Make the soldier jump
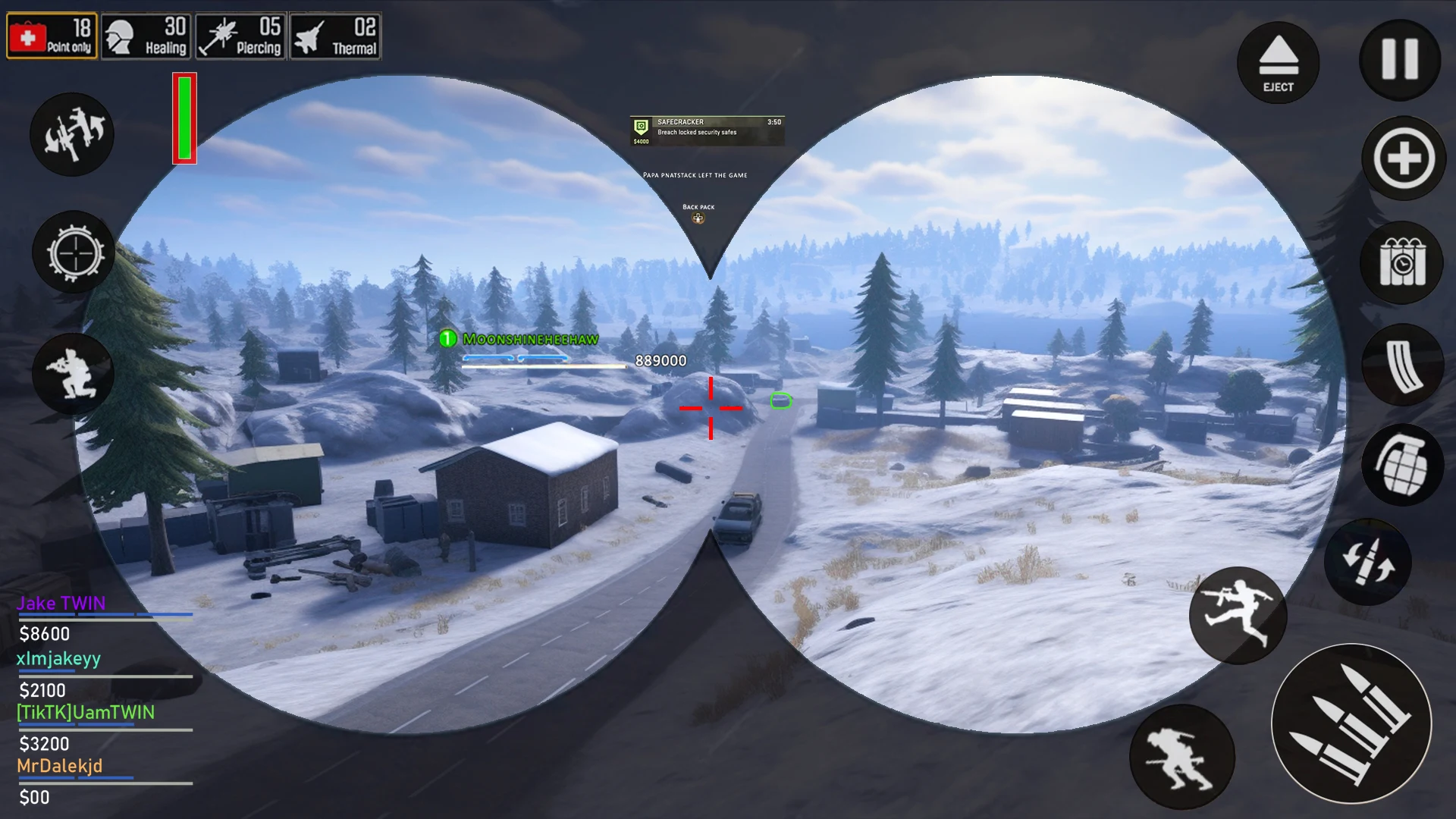The width and height of the screenshot is (1456, 819). click(x=1238, y=615)
